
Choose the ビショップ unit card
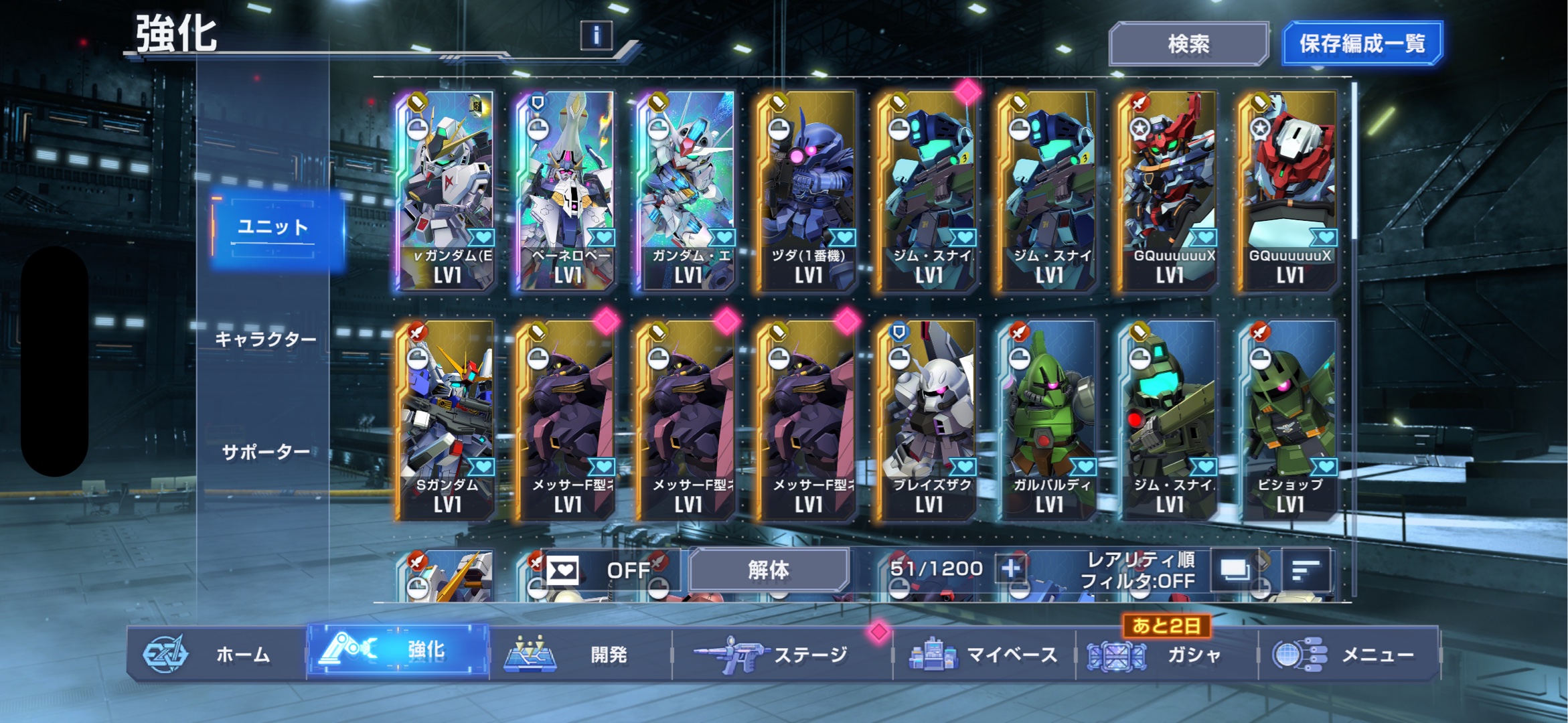click(x=1289, y=420)
